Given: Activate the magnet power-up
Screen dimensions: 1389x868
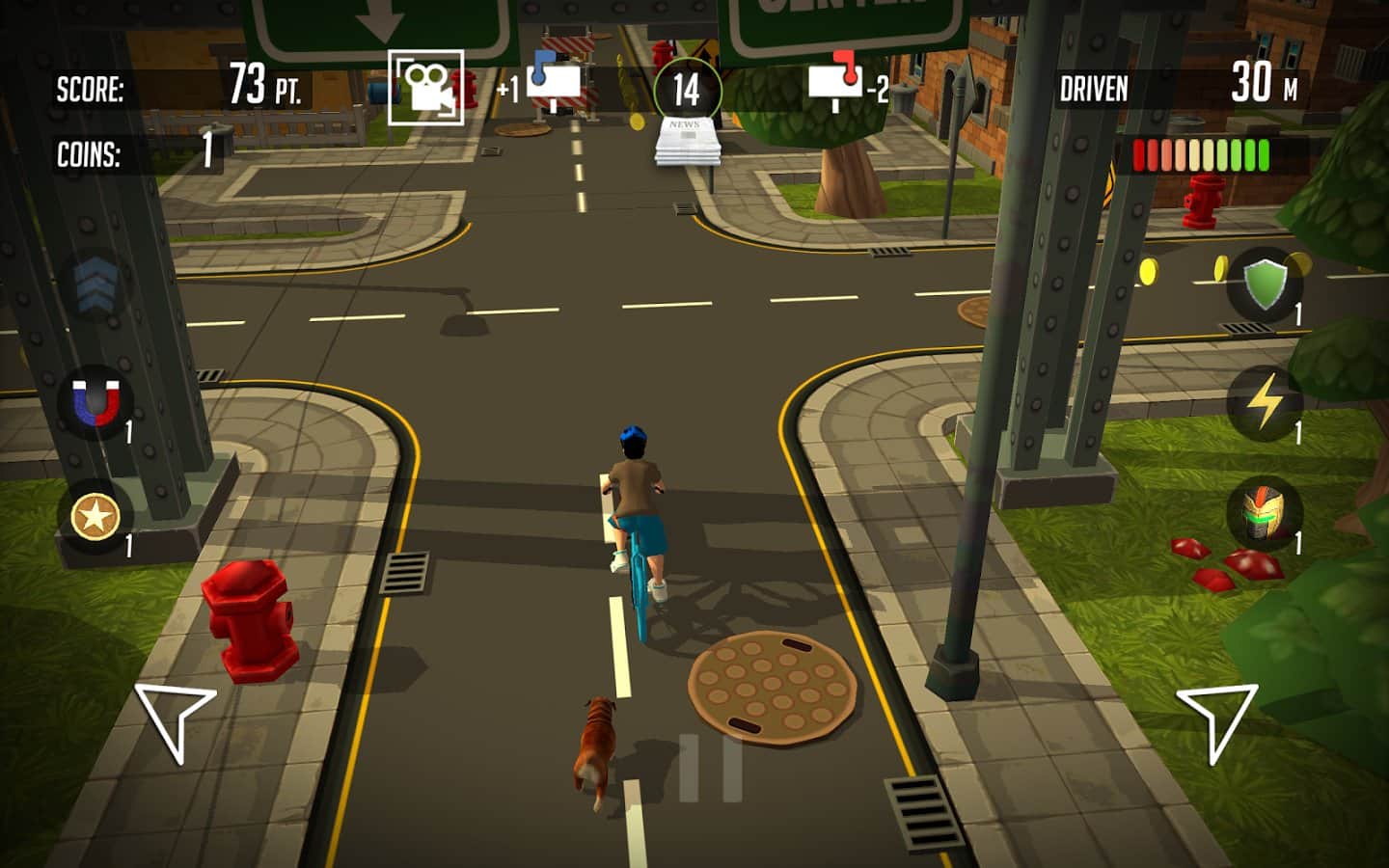Looking at the screenshot, I should click(x=96, y=402).
